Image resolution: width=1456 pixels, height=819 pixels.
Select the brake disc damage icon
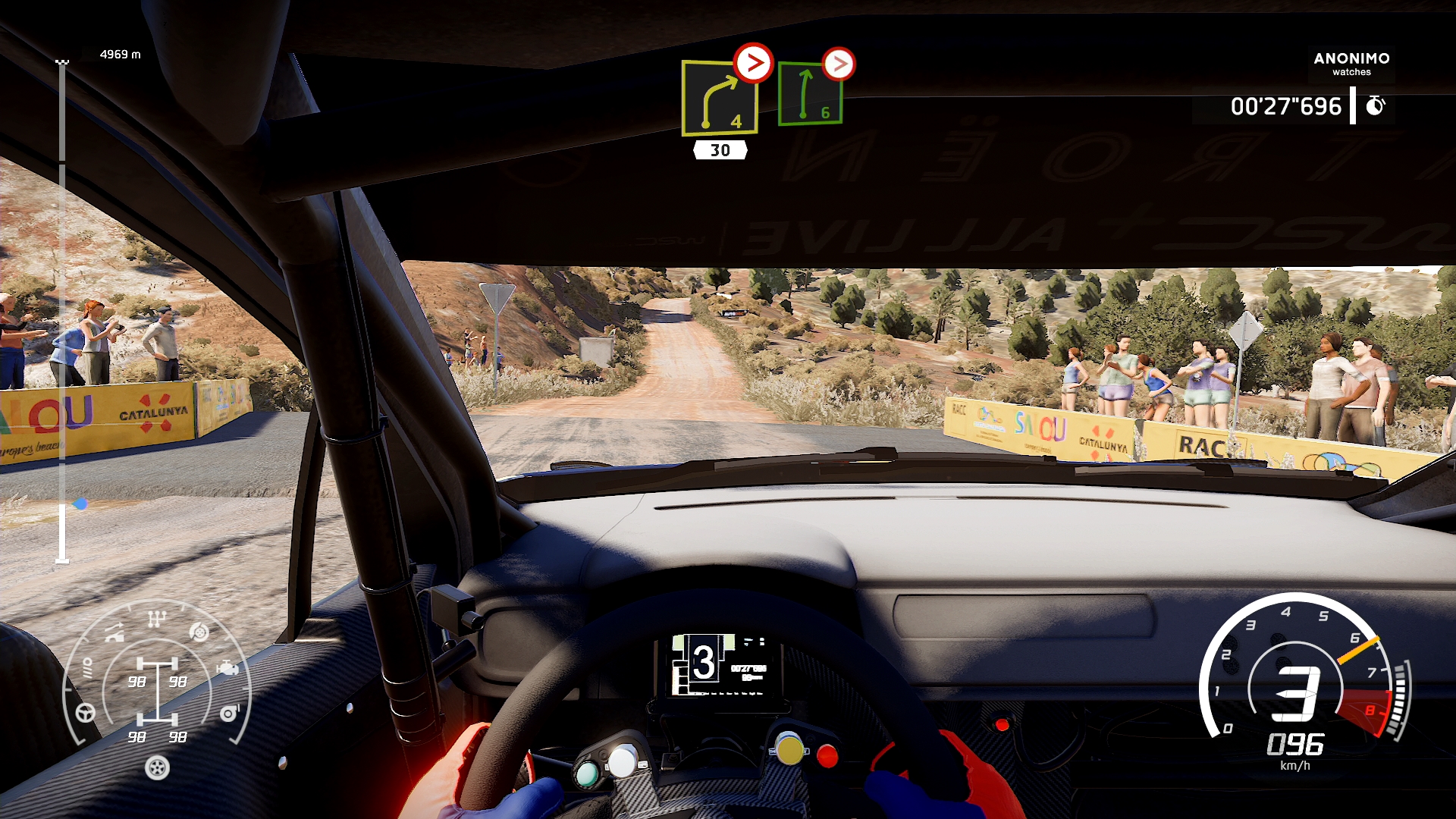199,632
